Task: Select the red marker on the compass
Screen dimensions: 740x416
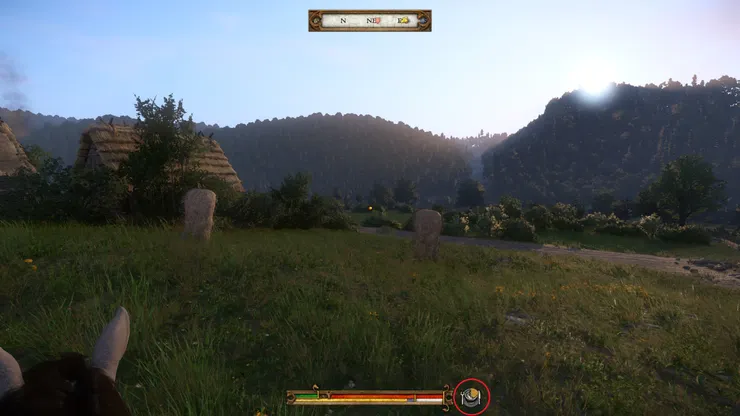Action: pyautogui.click(x=378, y=20)
